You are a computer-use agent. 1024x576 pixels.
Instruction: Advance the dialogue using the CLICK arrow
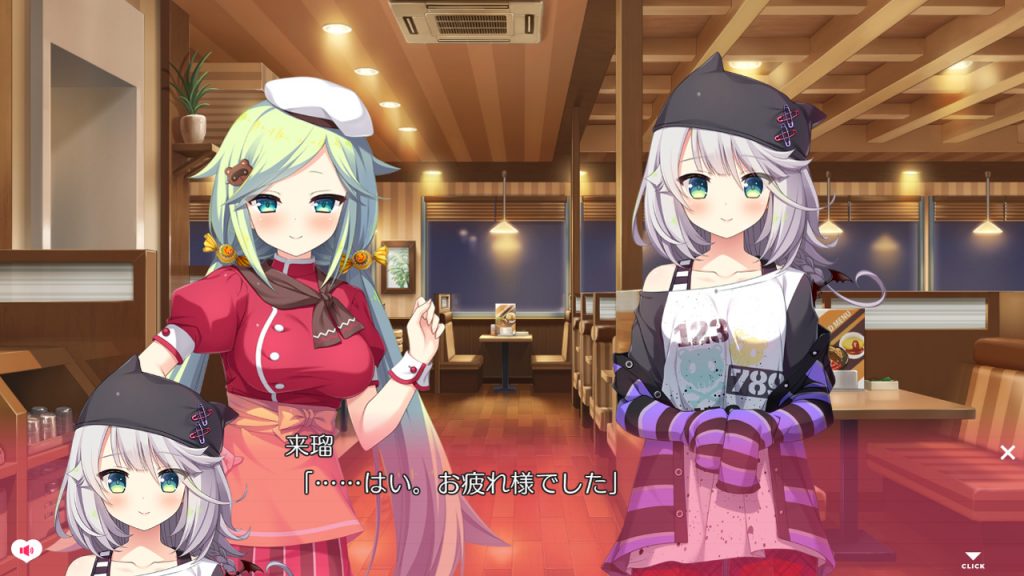972,560
